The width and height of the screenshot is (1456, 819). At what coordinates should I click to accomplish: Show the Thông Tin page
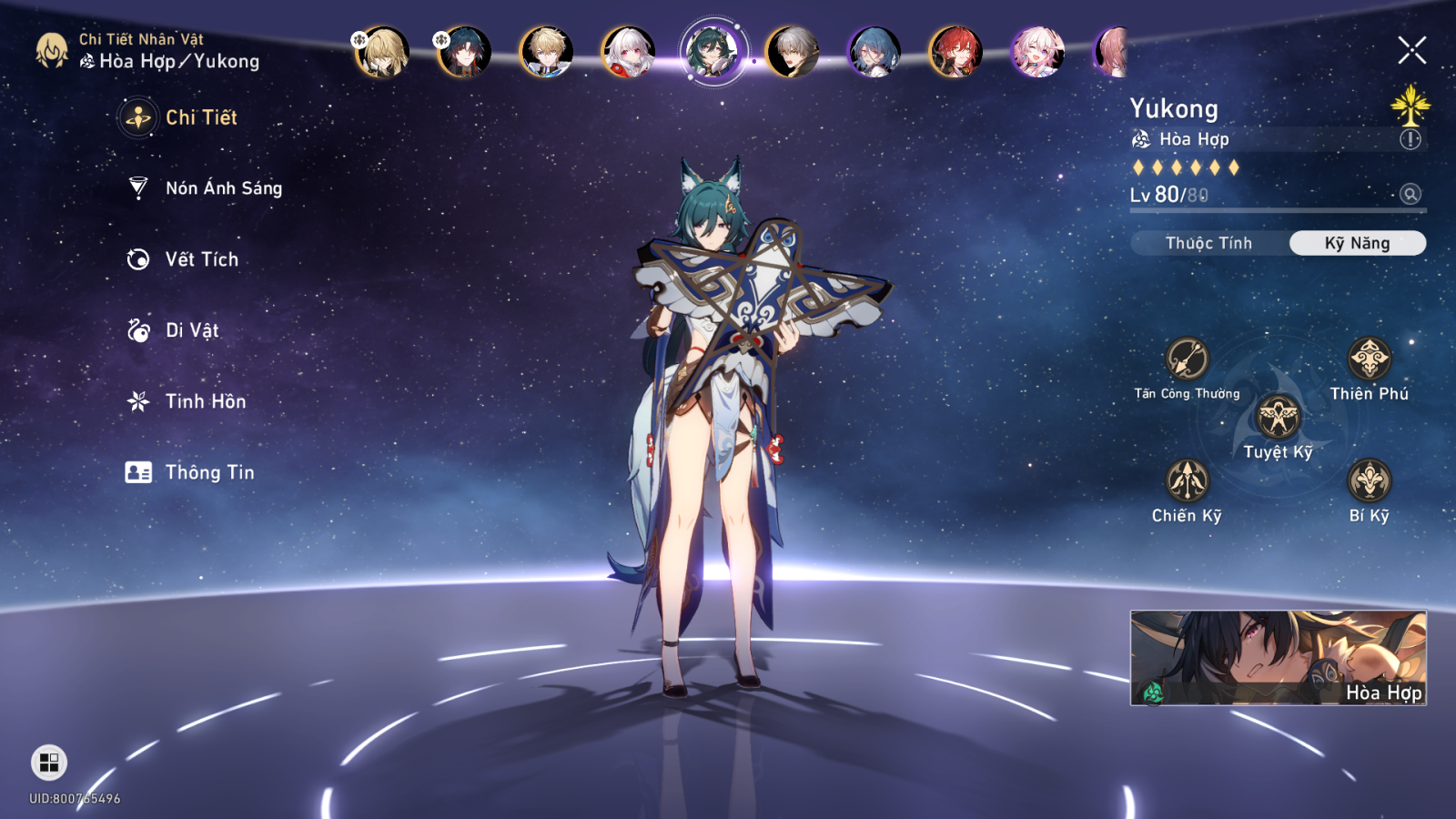(x=209, y=472)
